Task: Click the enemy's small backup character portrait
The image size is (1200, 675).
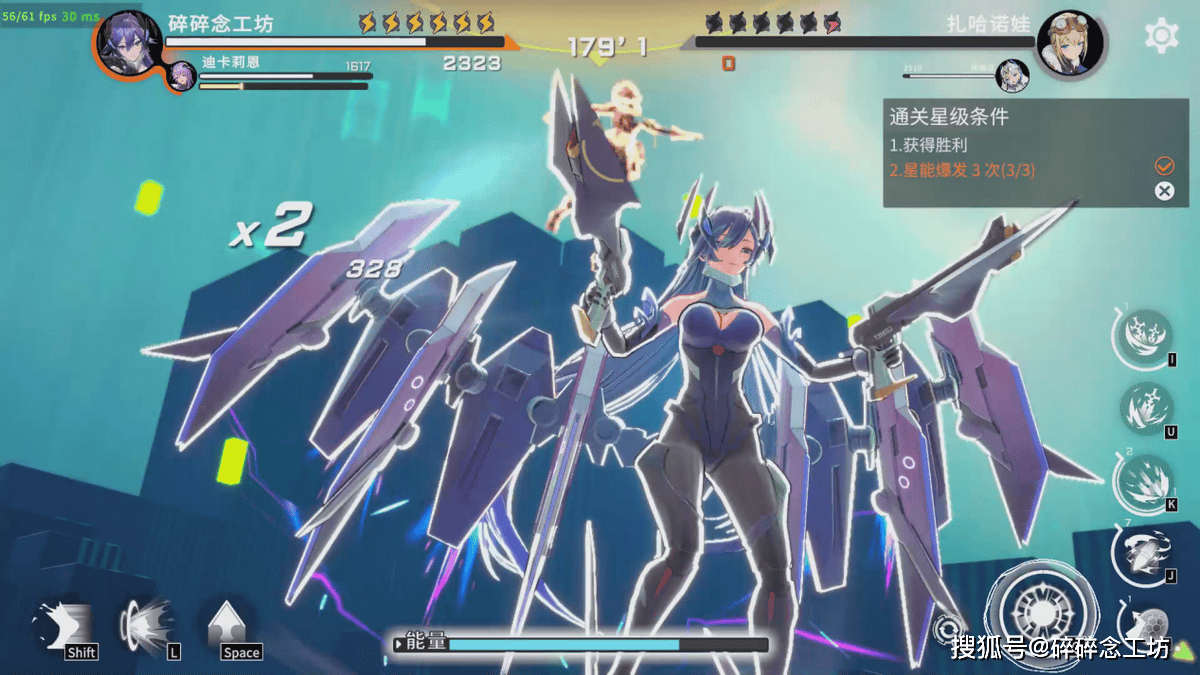Action: click(x=1011, y=75)
